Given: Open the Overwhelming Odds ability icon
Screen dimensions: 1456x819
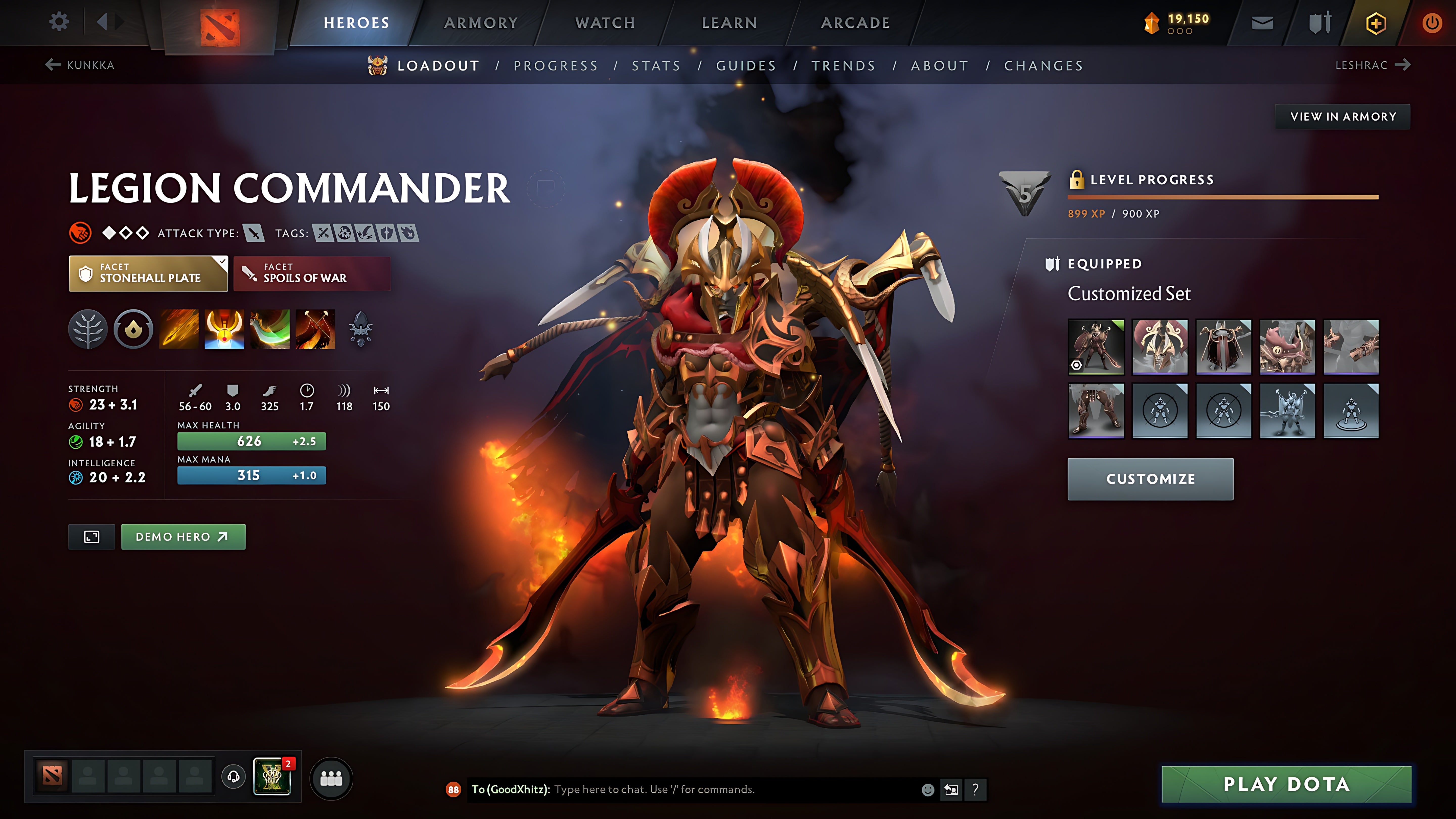Looking at the screenshot, I should [x=179, y=330].
